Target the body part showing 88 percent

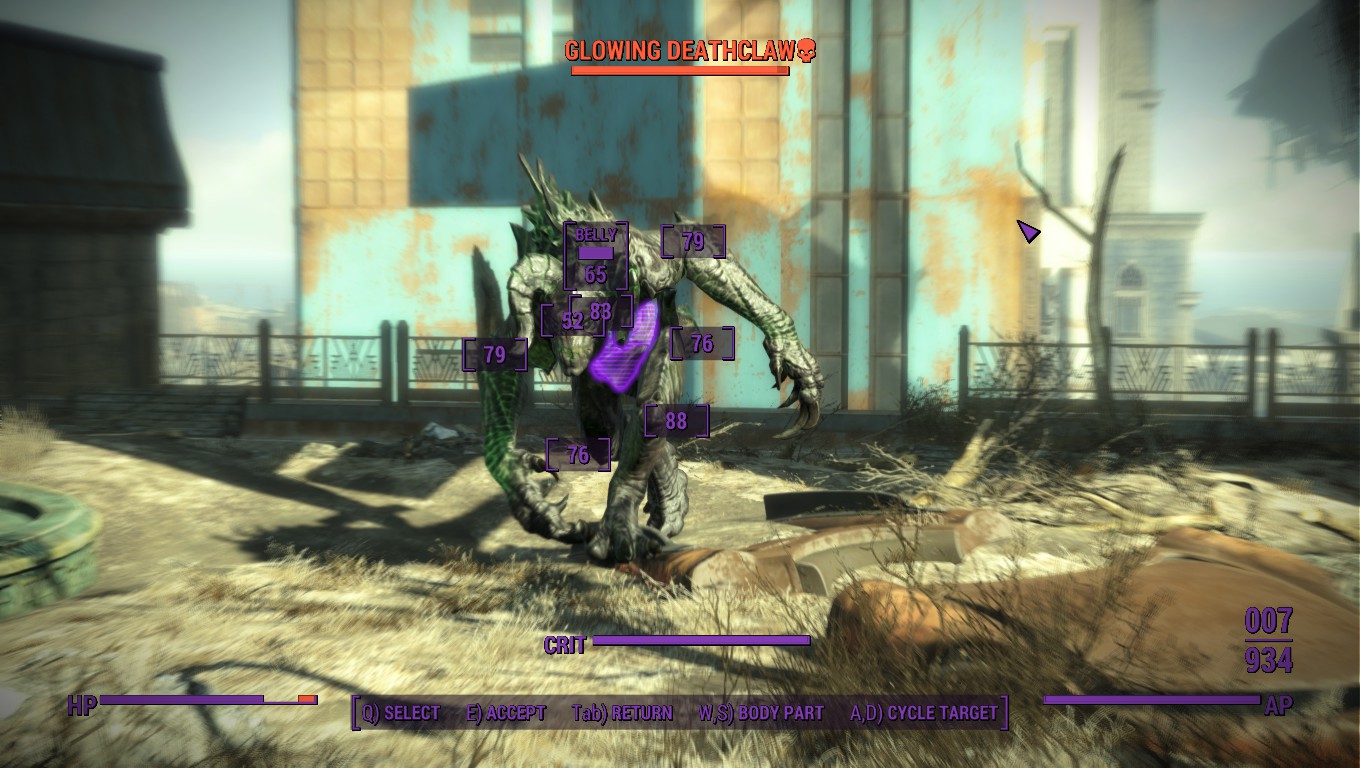click(677, 421)
